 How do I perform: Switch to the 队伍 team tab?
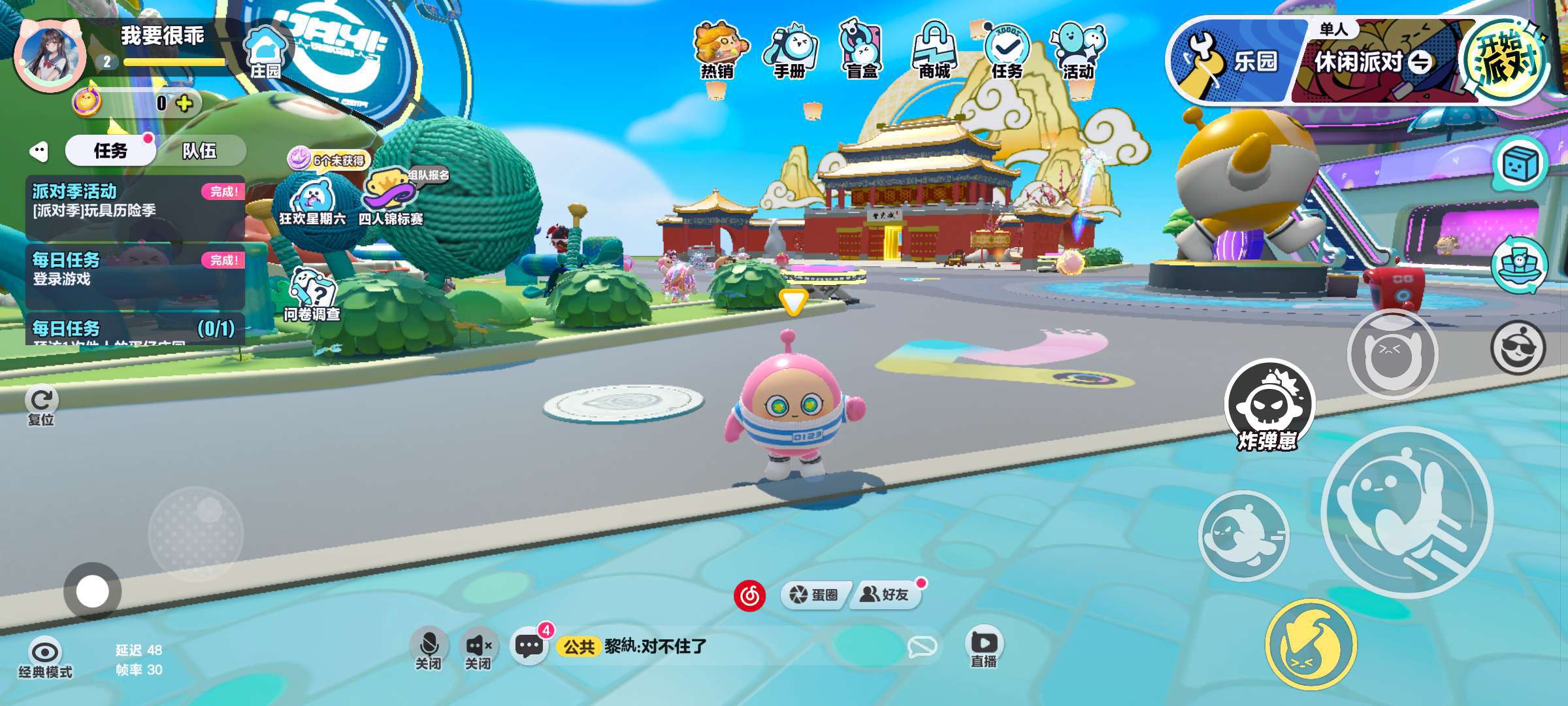pyautogui.click(x=200, y=151)
